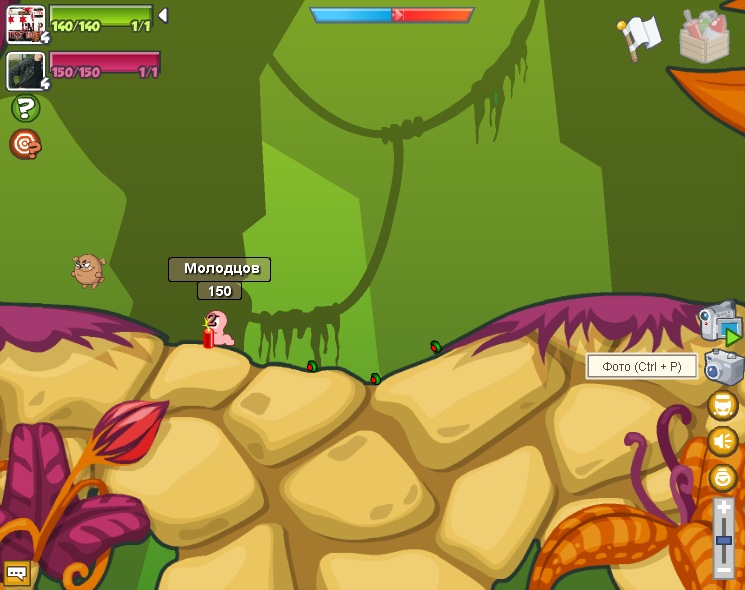This screenshot has width=745, height=590.
Task: Click the zoom-out minus button
Action: click(x=723, y=570)
